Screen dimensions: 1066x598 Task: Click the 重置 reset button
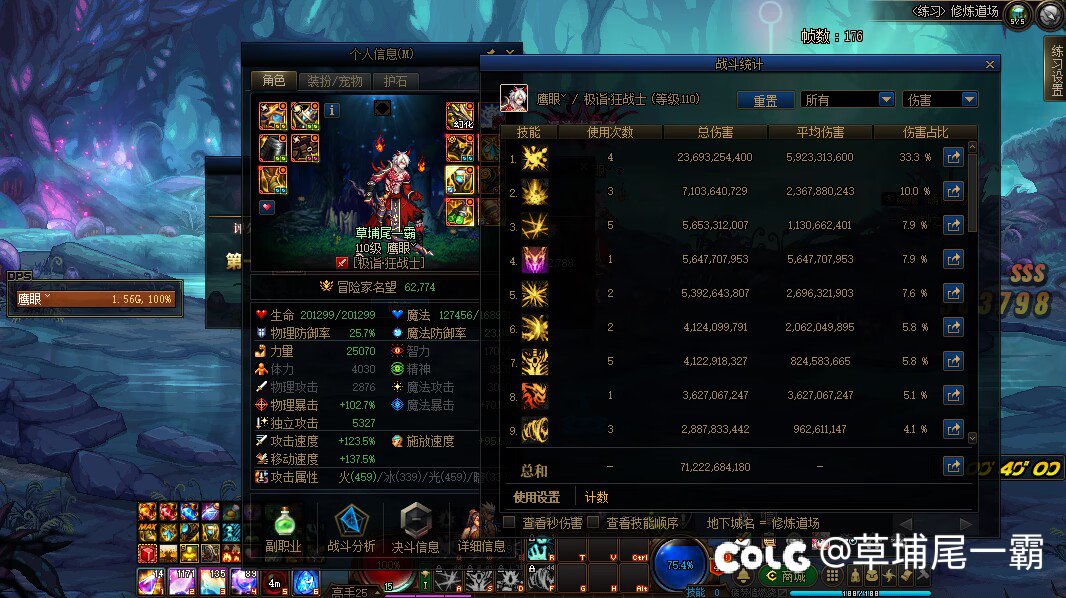(x=765, y=100)
